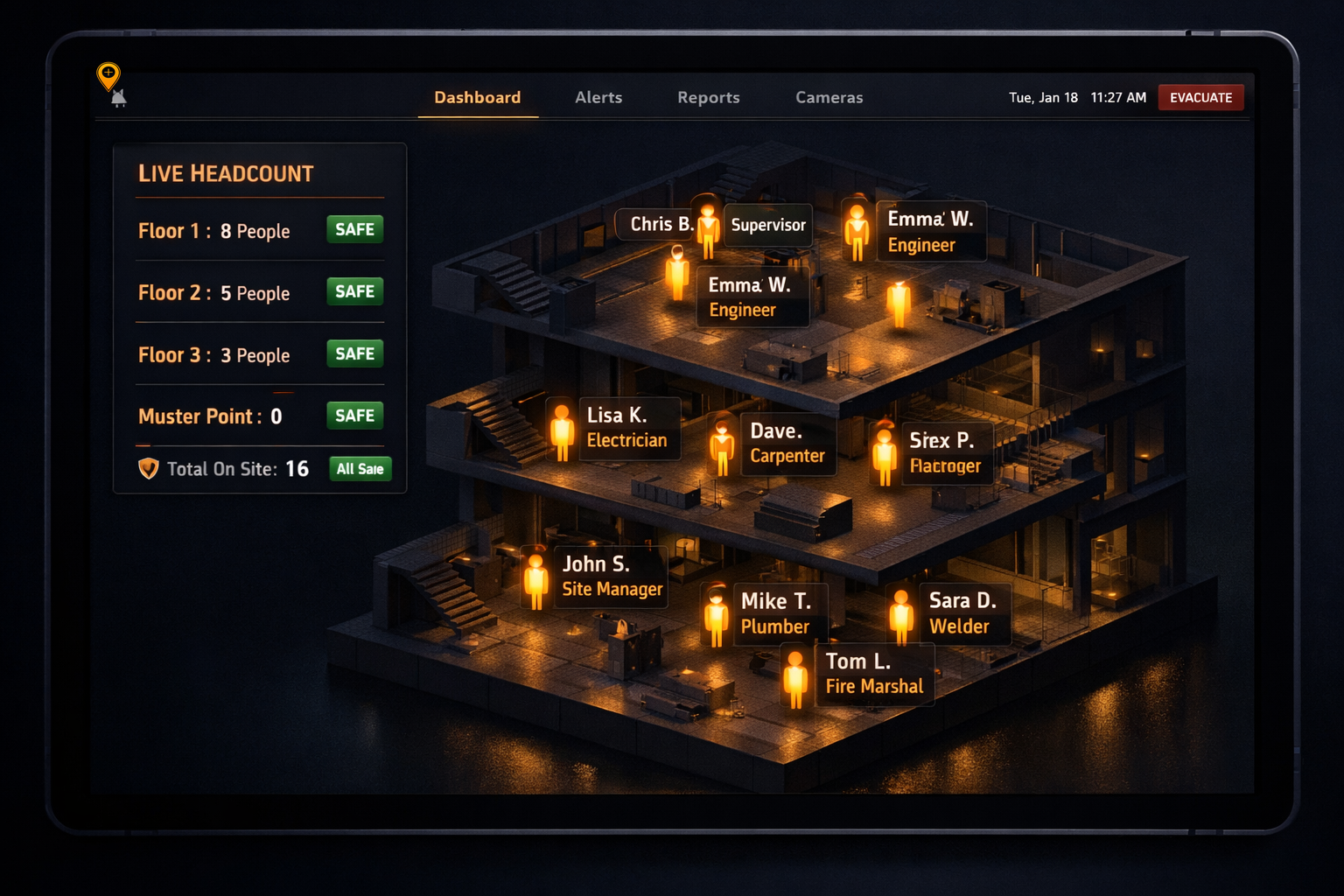This screenshot has width=1344, height=896.
Task: Click the shield icon beside Total On Site
Action: (147, 469)
